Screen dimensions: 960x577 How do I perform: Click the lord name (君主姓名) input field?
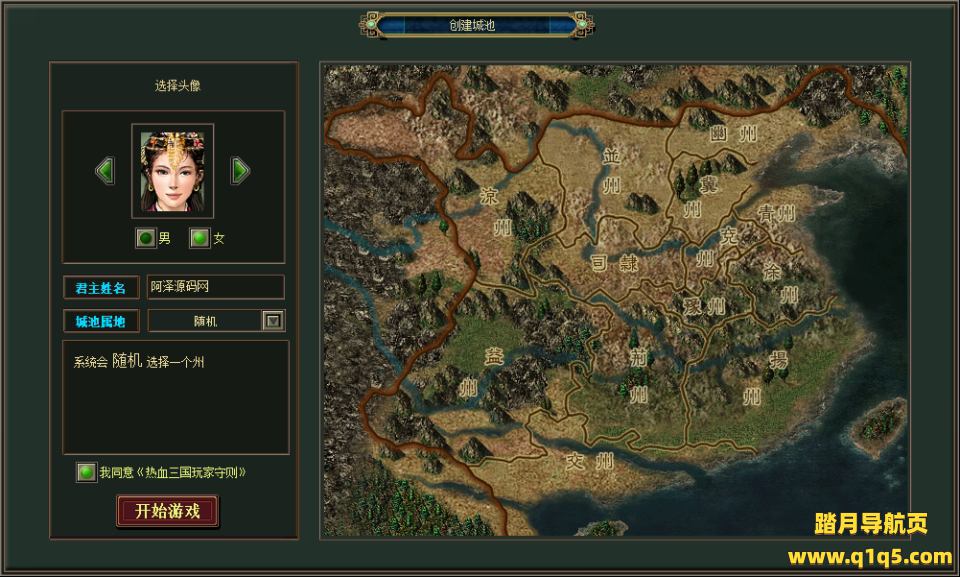(215, 287)
